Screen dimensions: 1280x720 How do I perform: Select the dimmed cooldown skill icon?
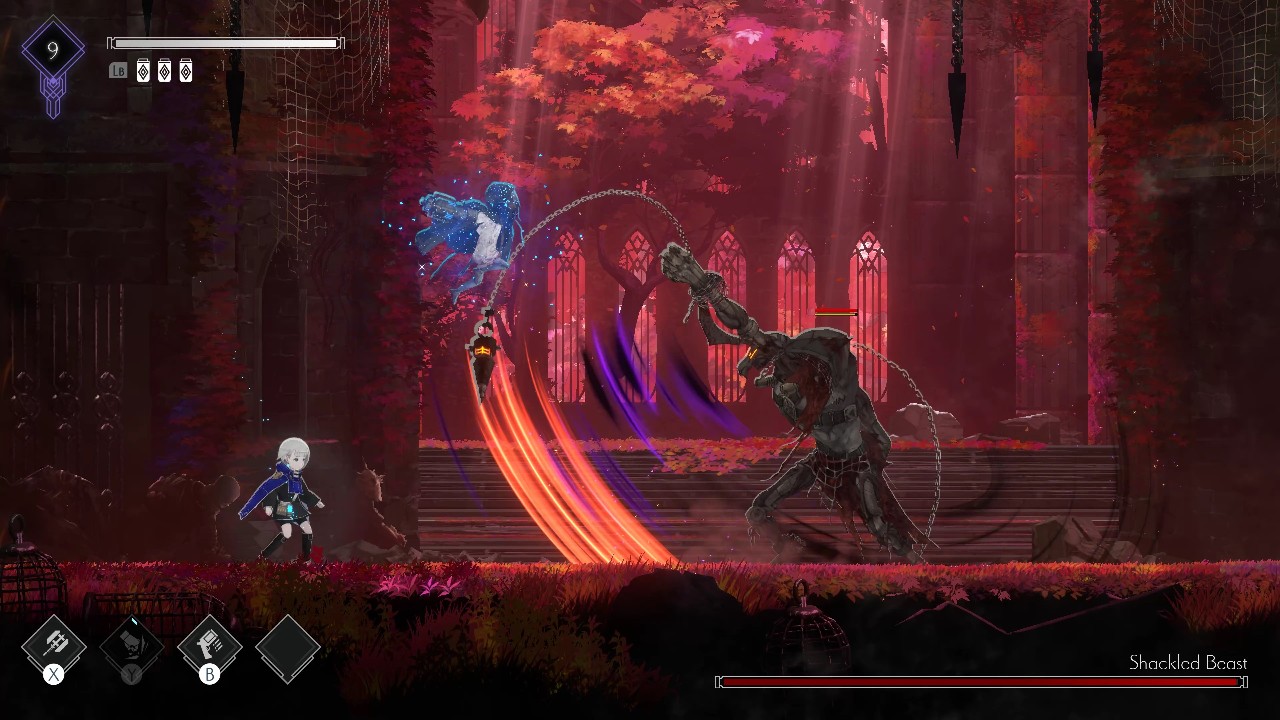point(131,647)
